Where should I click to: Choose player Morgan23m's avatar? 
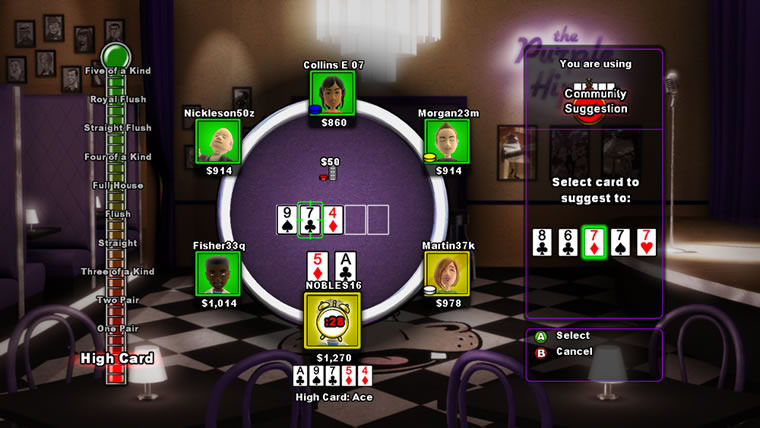pyautogui.click(x=448, y=141)
